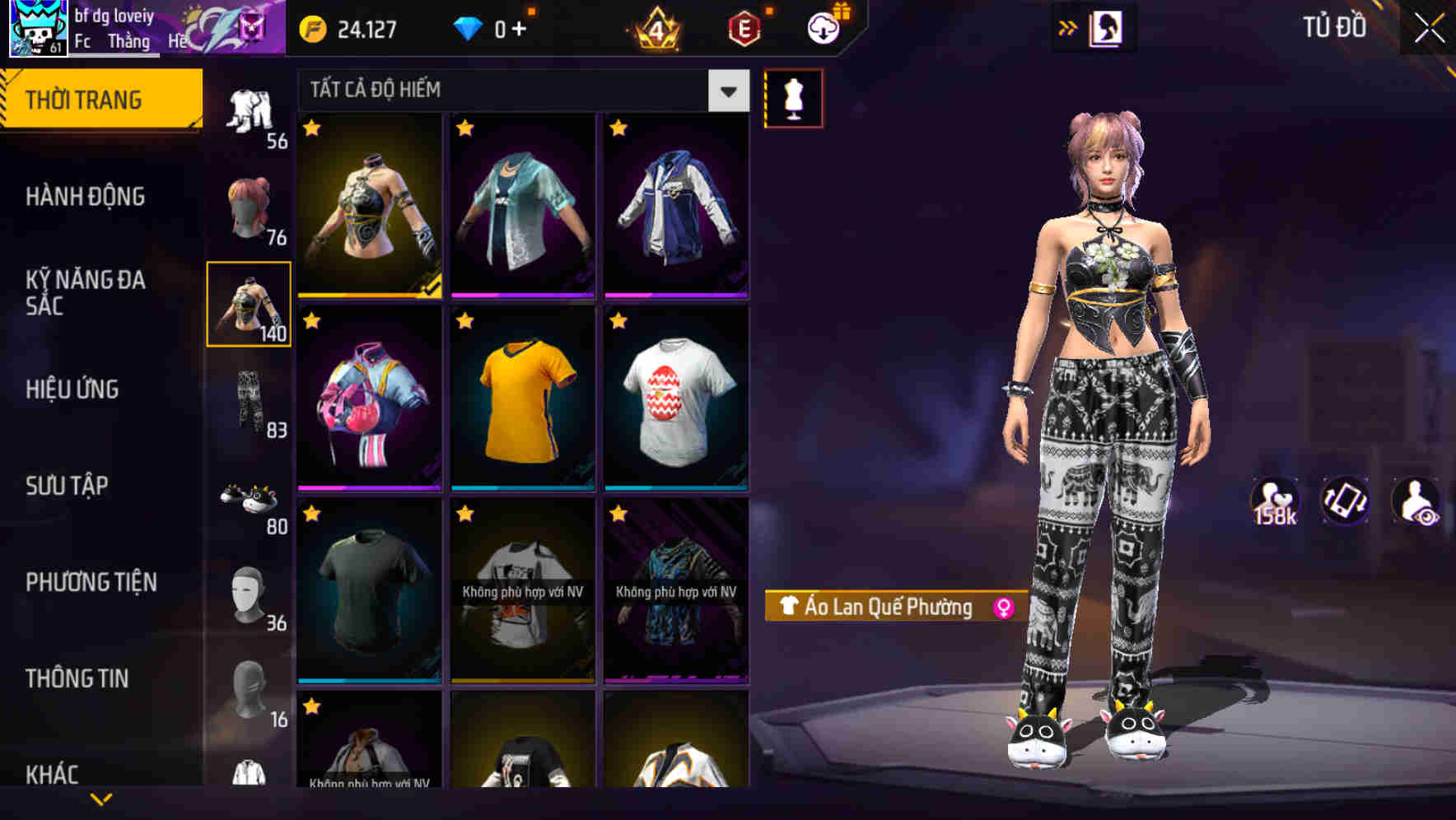Open the gift cloud download icon

(x=823, y=27)
